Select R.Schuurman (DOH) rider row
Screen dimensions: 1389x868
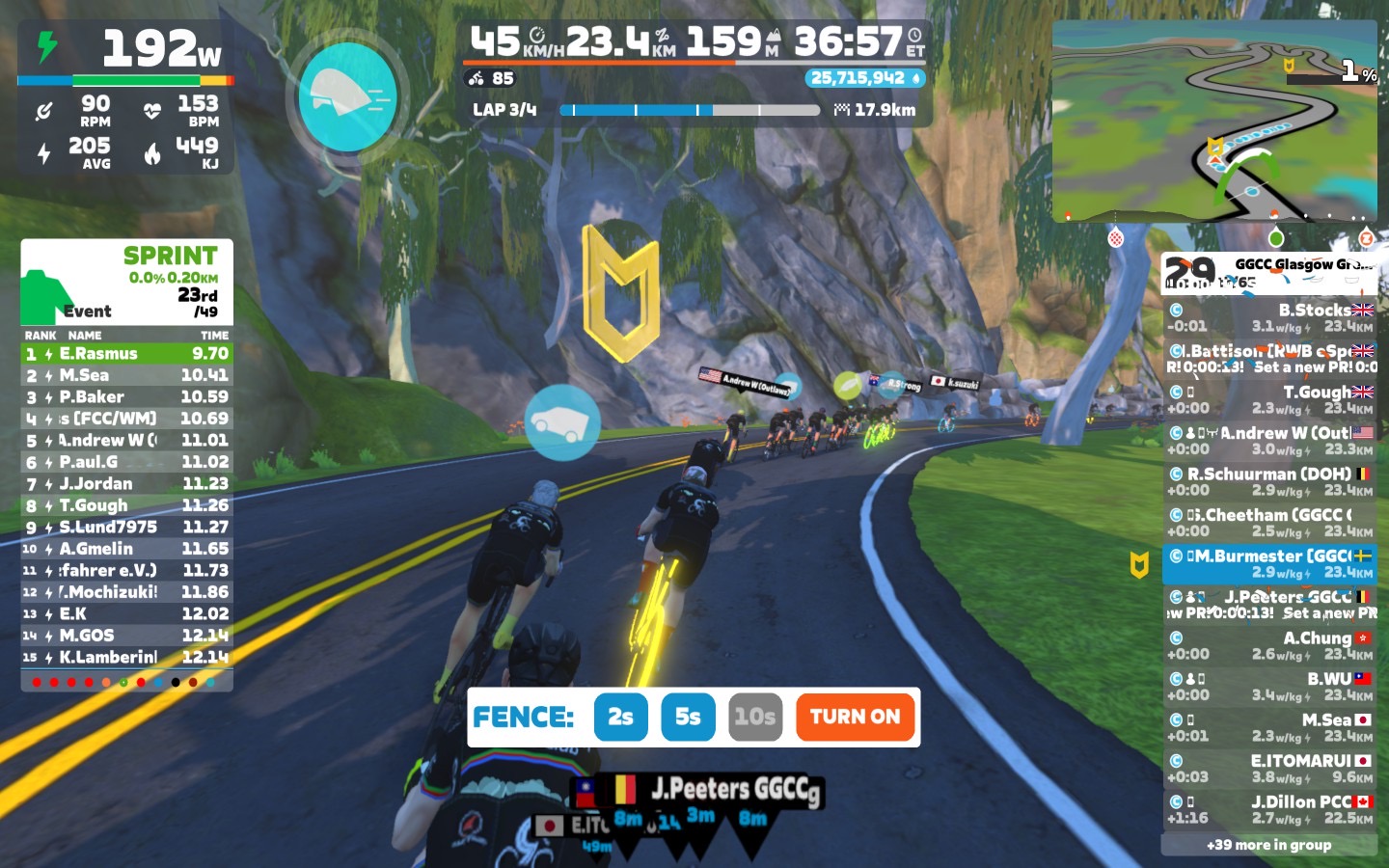coord(1268,481)
